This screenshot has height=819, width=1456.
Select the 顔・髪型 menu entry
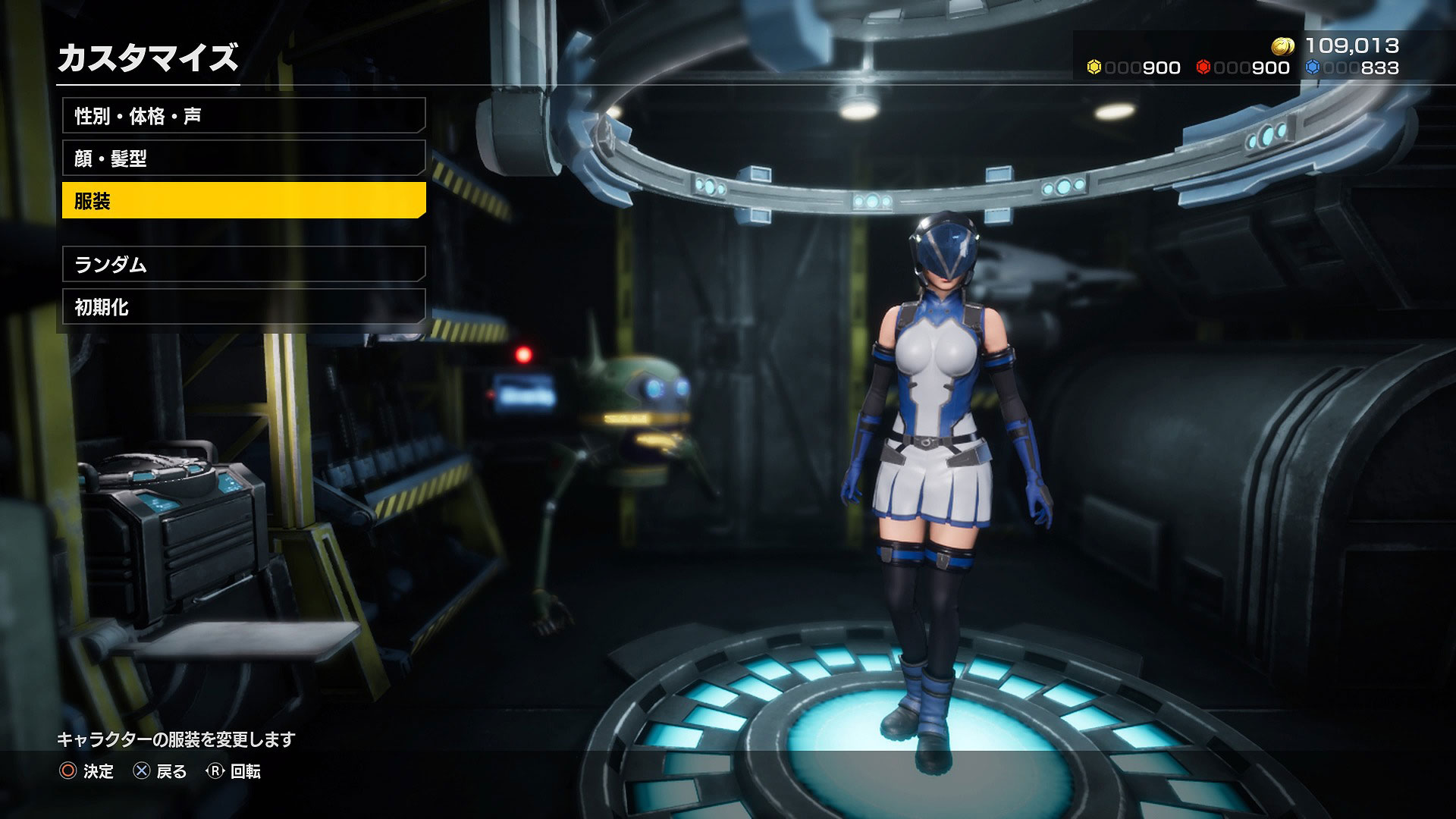coord(243,158)
